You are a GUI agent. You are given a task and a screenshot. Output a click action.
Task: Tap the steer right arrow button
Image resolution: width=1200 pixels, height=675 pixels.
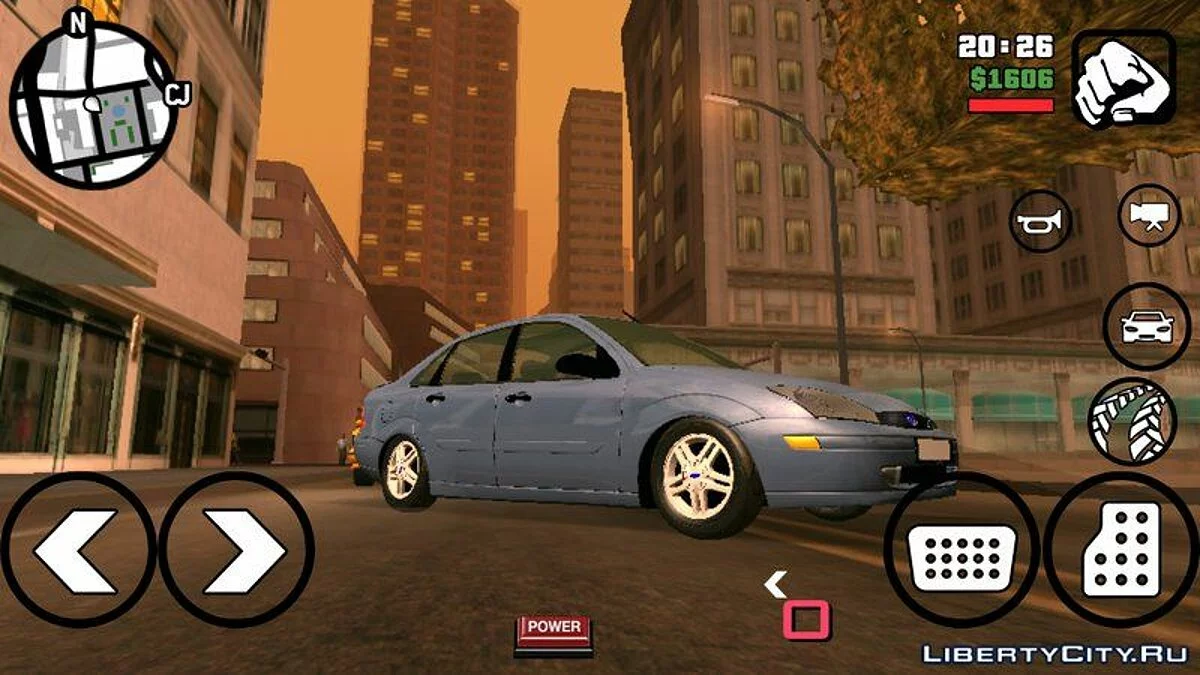pos(237,550)
